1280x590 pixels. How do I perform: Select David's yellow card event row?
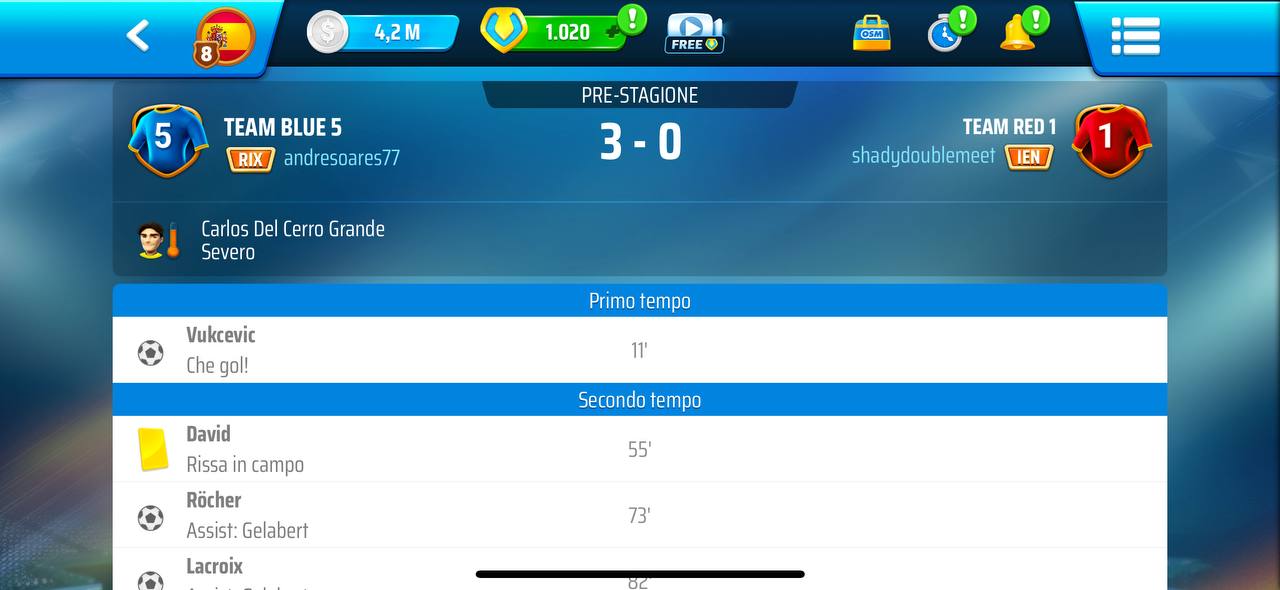(639, 449)
